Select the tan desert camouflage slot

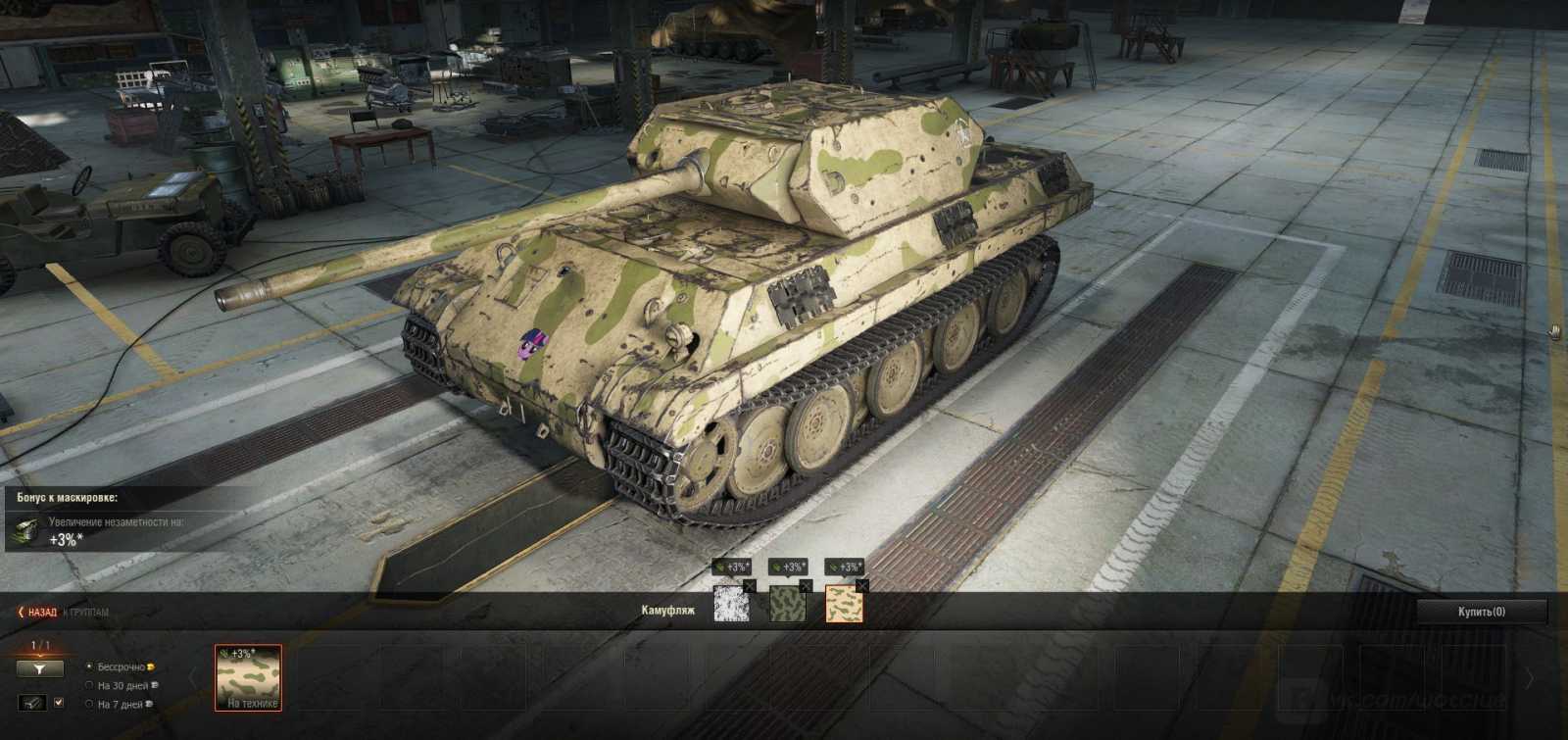pyautogui.click(x=843, y=605)
